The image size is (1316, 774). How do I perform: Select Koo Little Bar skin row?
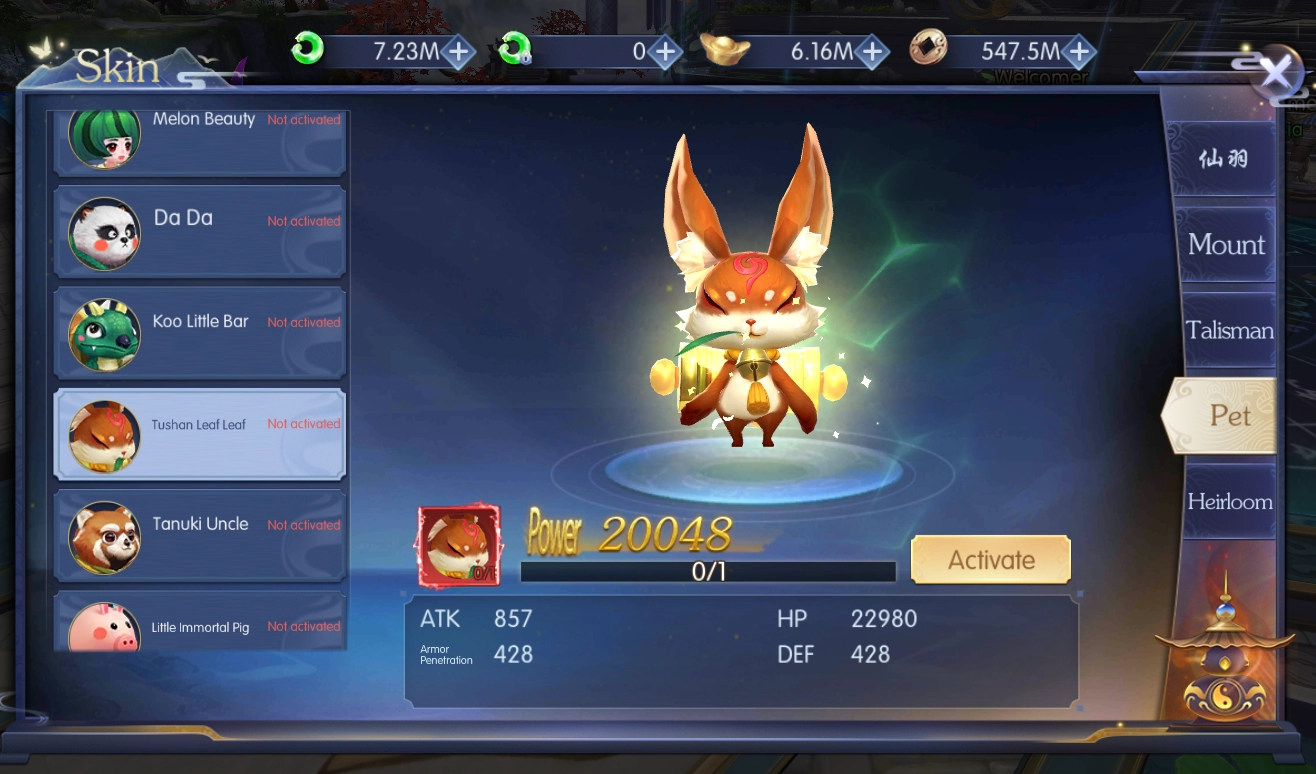[200, 333]
